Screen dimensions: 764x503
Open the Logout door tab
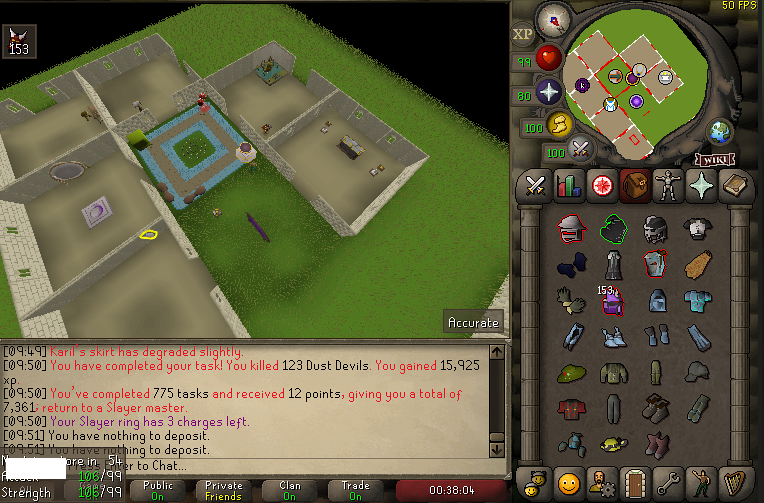[x=634, y=481]
